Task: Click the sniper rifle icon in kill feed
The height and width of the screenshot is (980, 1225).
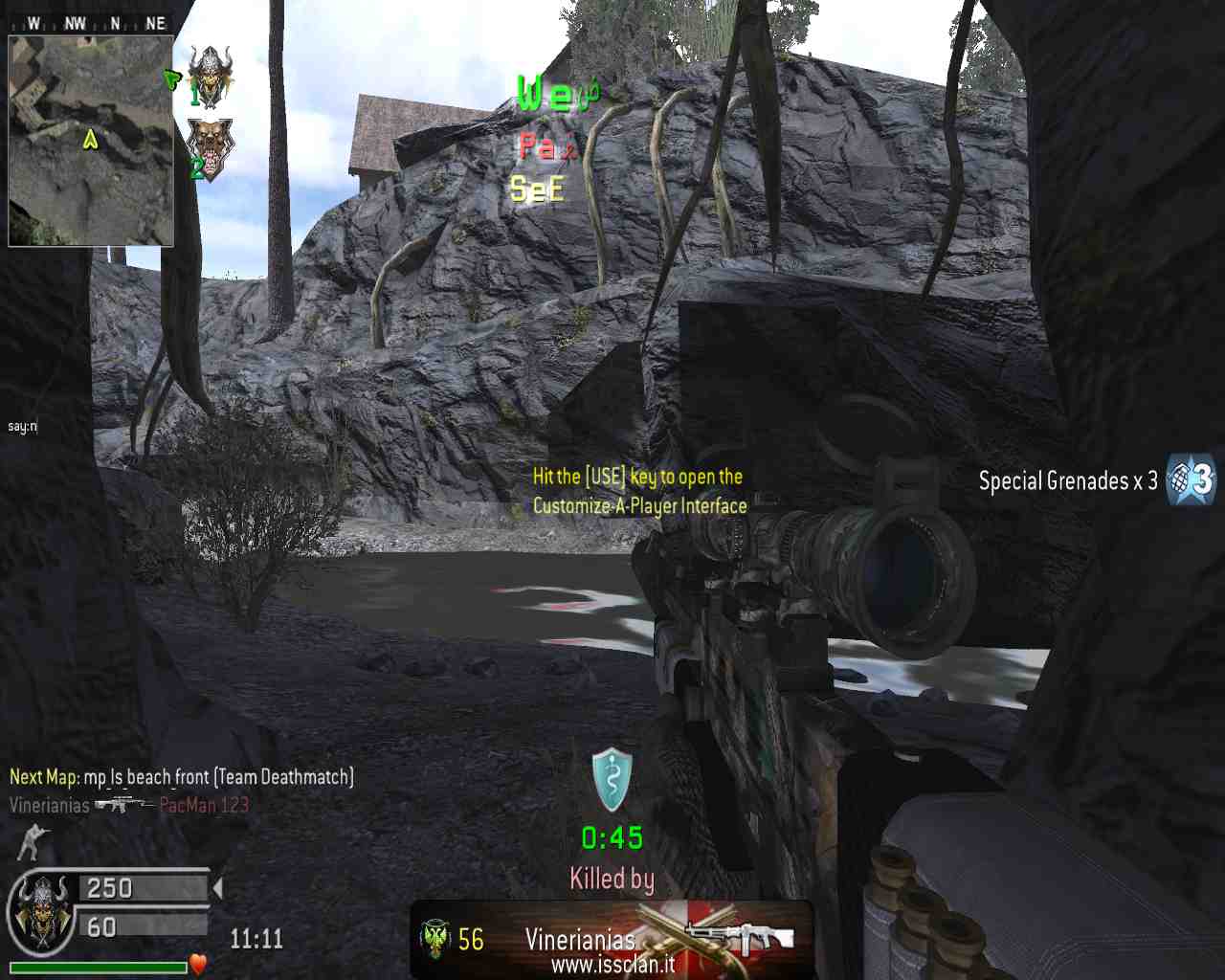Action: click(123, 804)
